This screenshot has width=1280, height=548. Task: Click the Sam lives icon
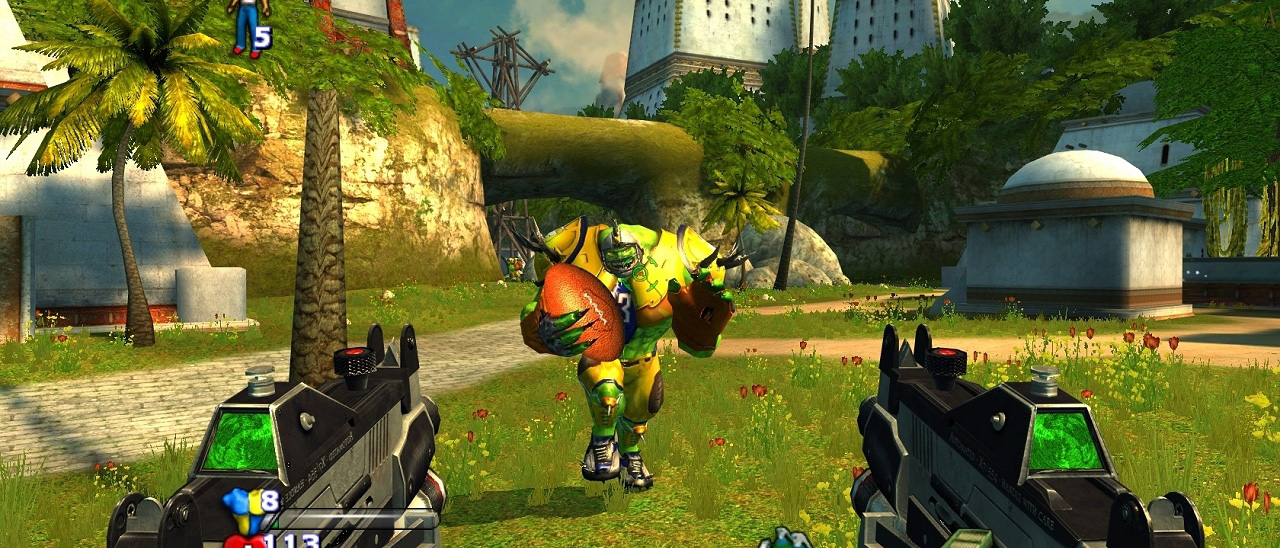(x=247, y=26)
